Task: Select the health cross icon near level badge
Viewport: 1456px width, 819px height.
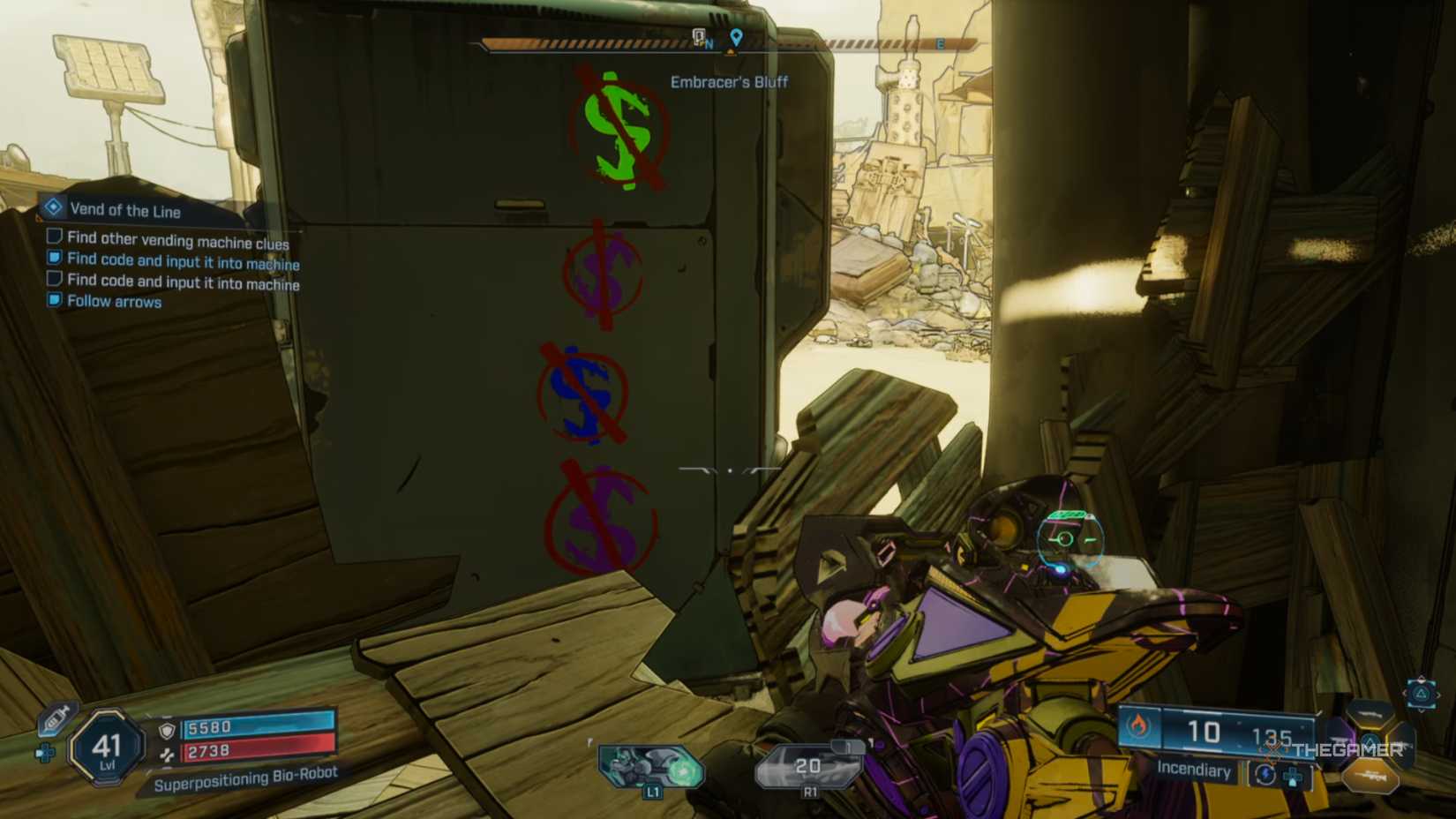Action: [x=46, y=753]
